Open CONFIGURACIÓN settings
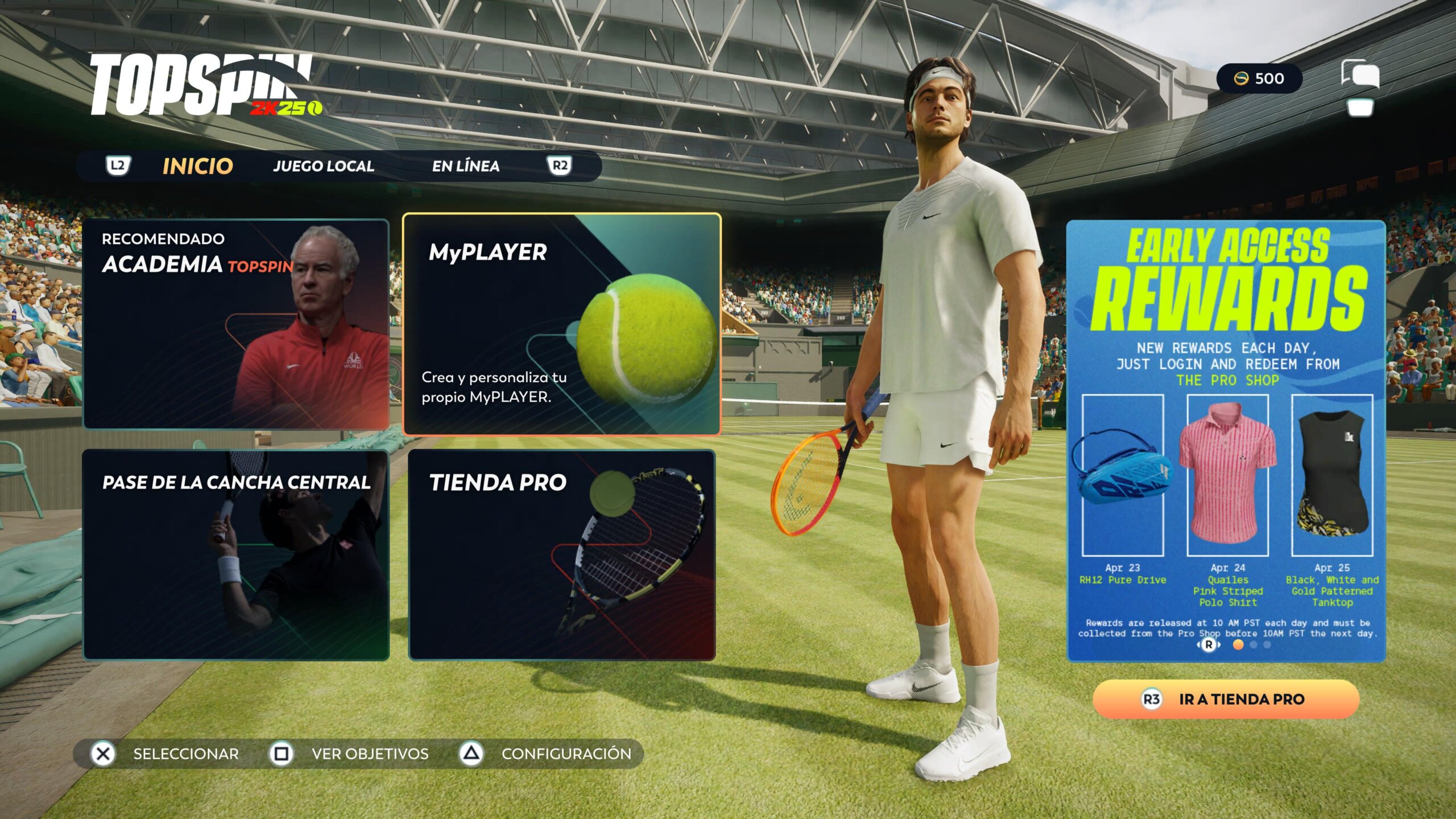 pyautogui.click(x=546, y=754)
